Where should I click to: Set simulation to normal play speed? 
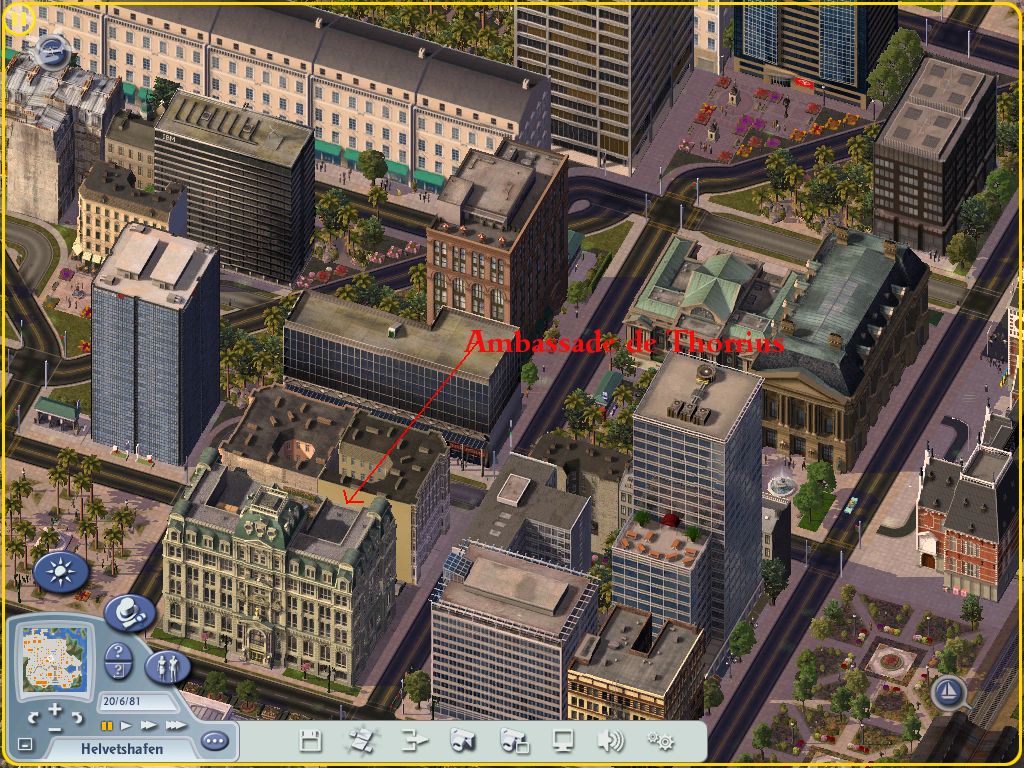[x=126, y=725]
